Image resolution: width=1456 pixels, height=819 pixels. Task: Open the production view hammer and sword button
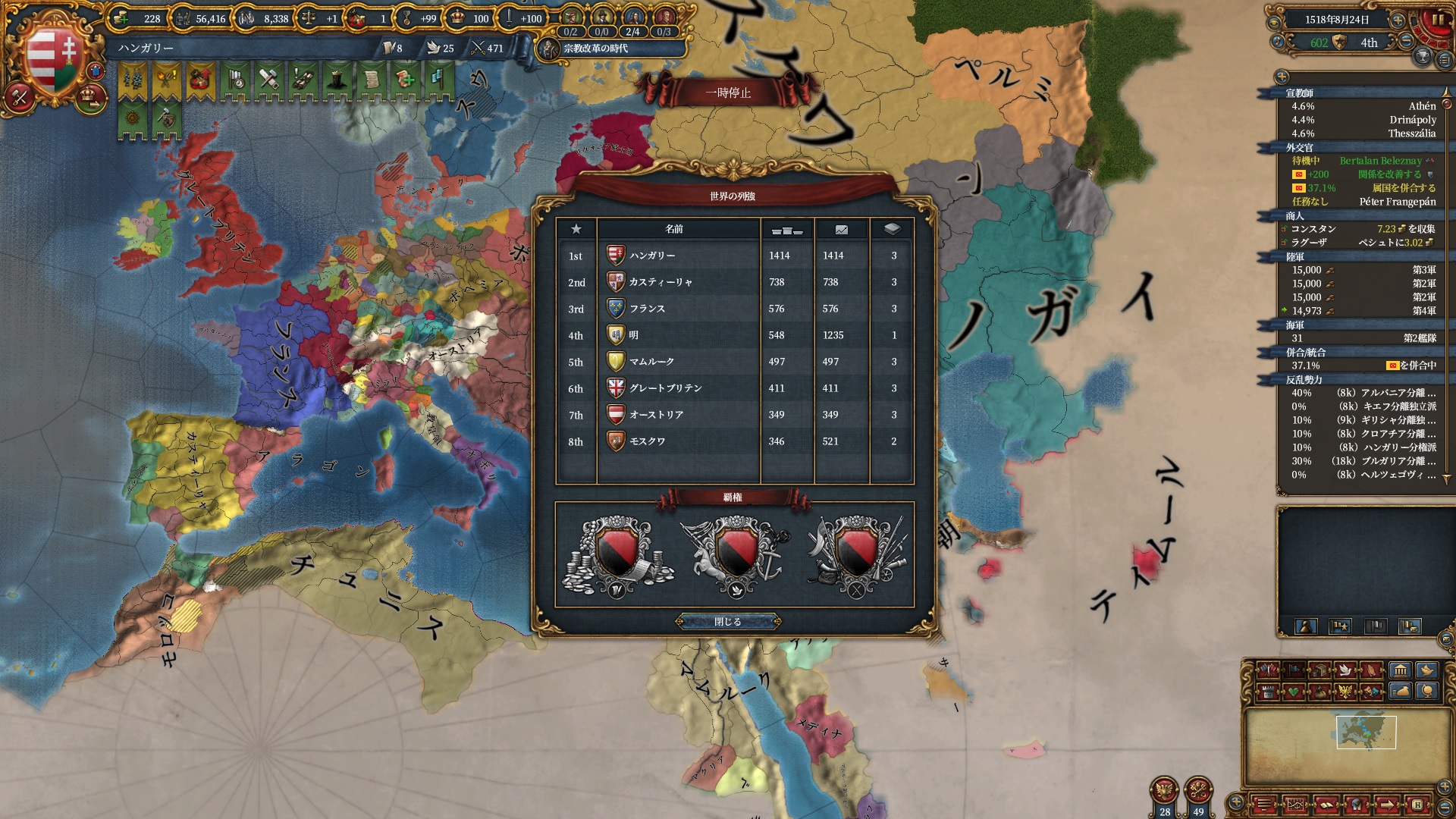20,97
